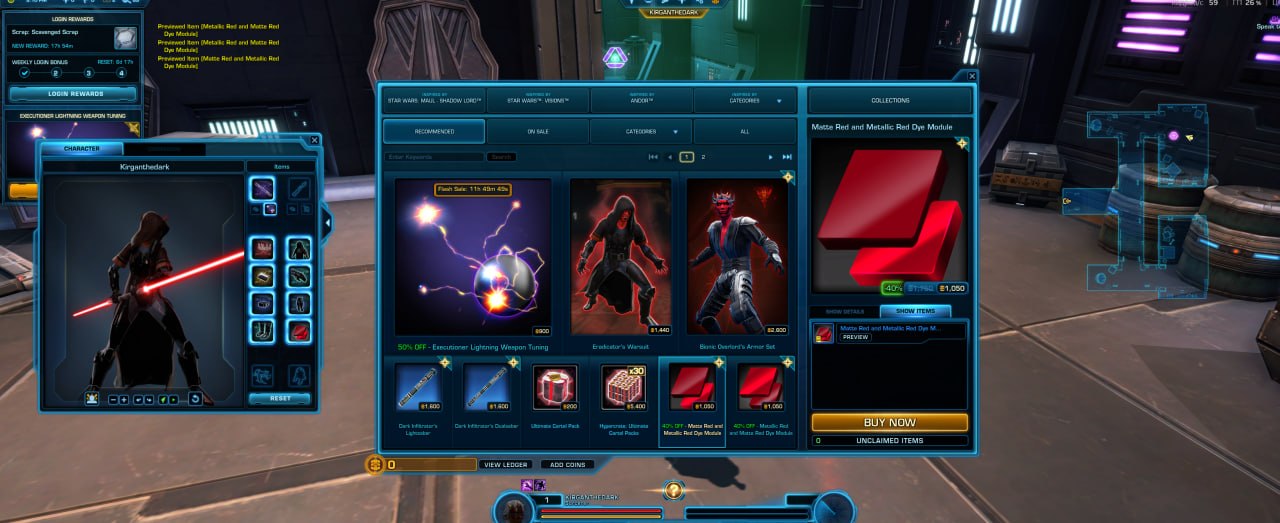Viewport: 1280px width, 523px height.
Task: Close the Cartel Market window
Action: point(971,75)
